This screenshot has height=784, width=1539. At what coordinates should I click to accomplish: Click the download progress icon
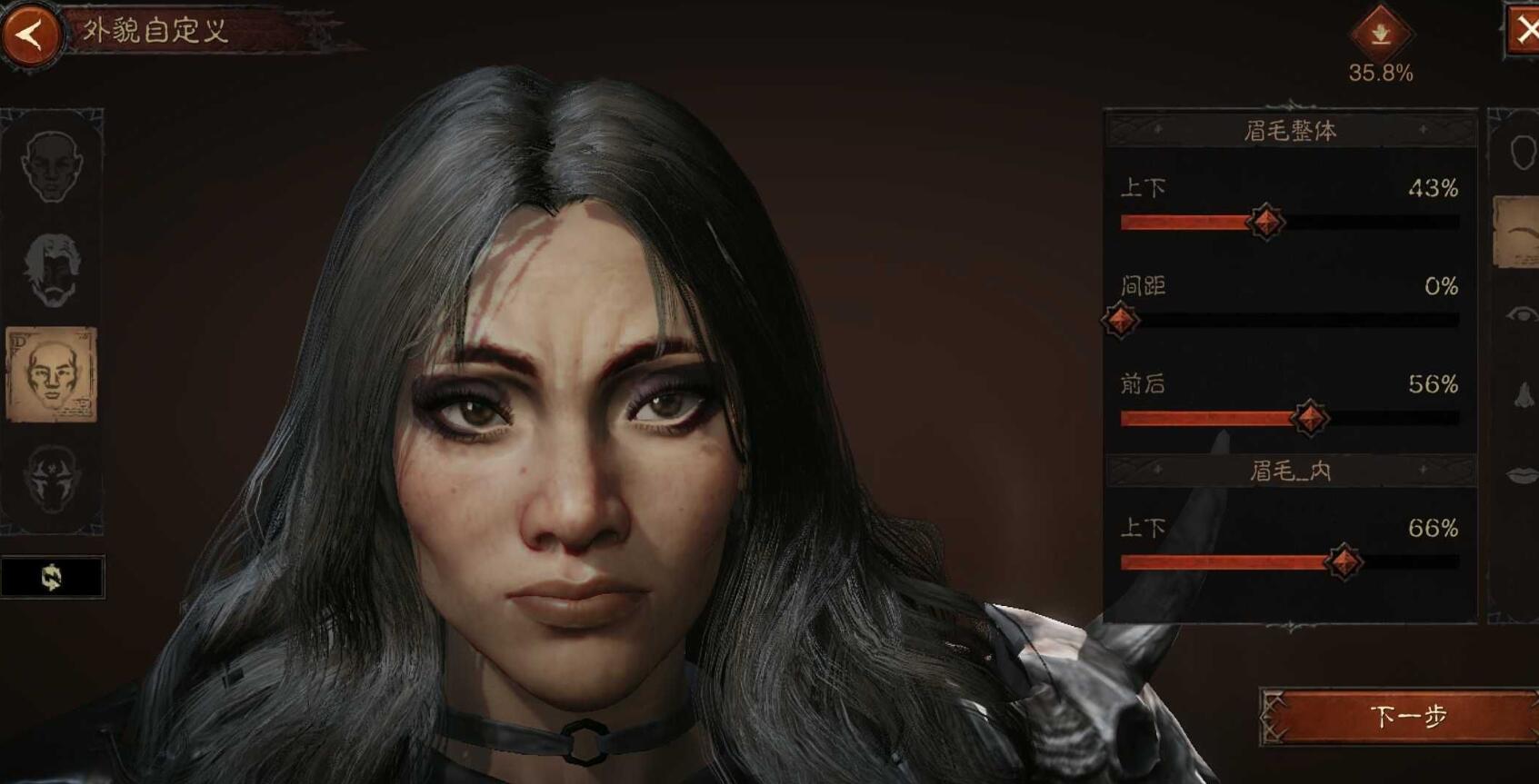click(x=1380, y=34)
